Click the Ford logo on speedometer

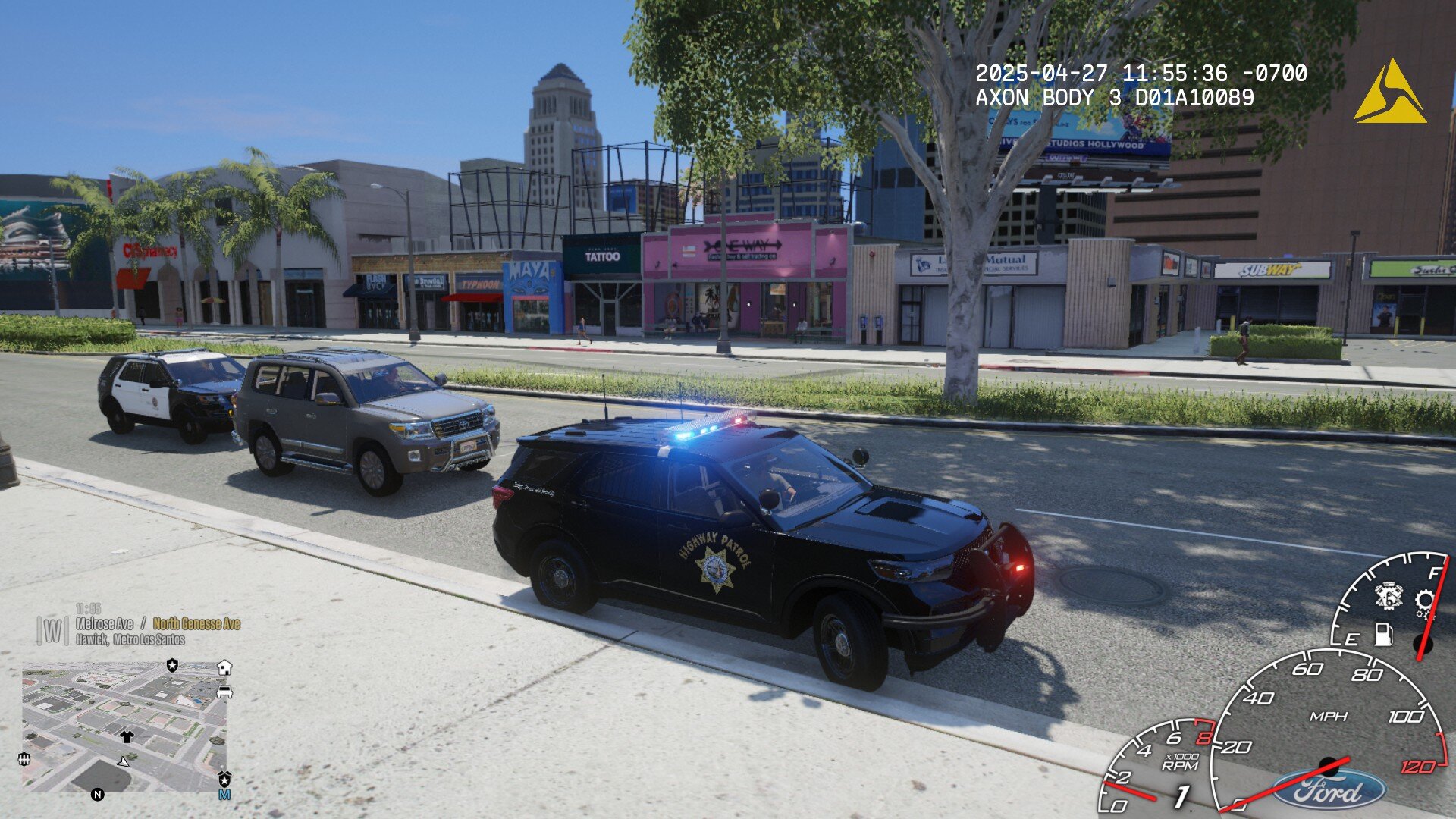click(1329, 791)
